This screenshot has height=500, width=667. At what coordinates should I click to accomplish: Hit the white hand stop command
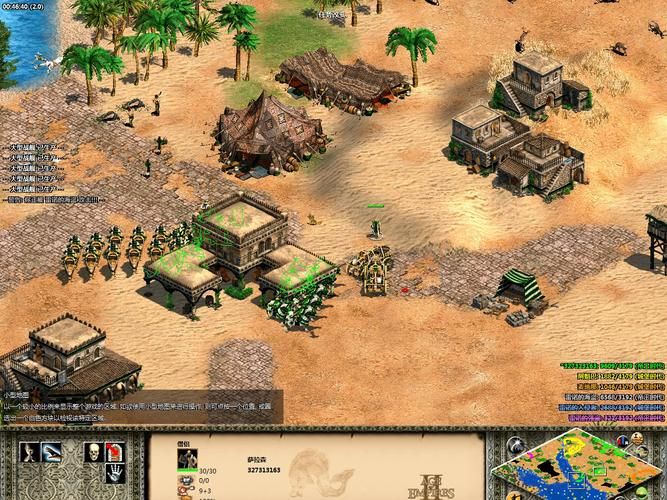click(x=116, y=474)
